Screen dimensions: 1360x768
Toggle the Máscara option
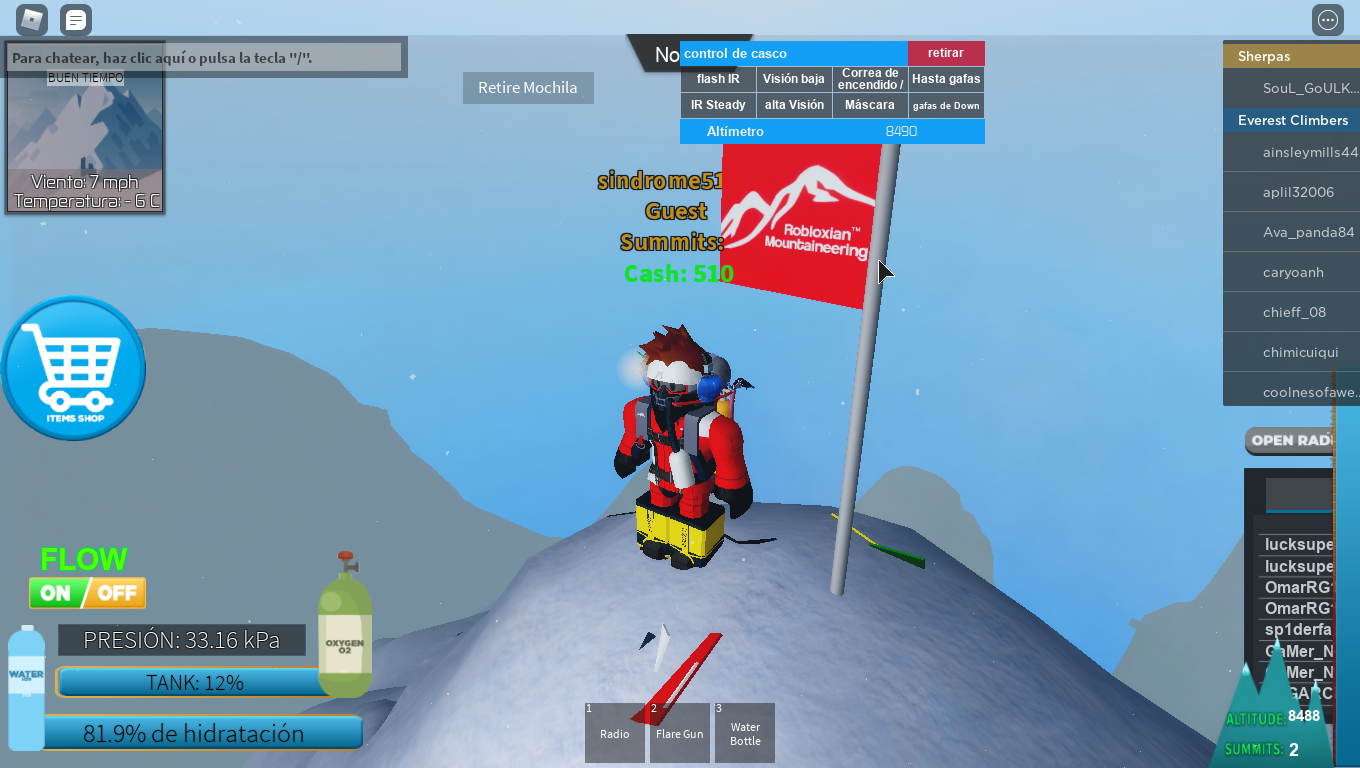click(870, 104)
